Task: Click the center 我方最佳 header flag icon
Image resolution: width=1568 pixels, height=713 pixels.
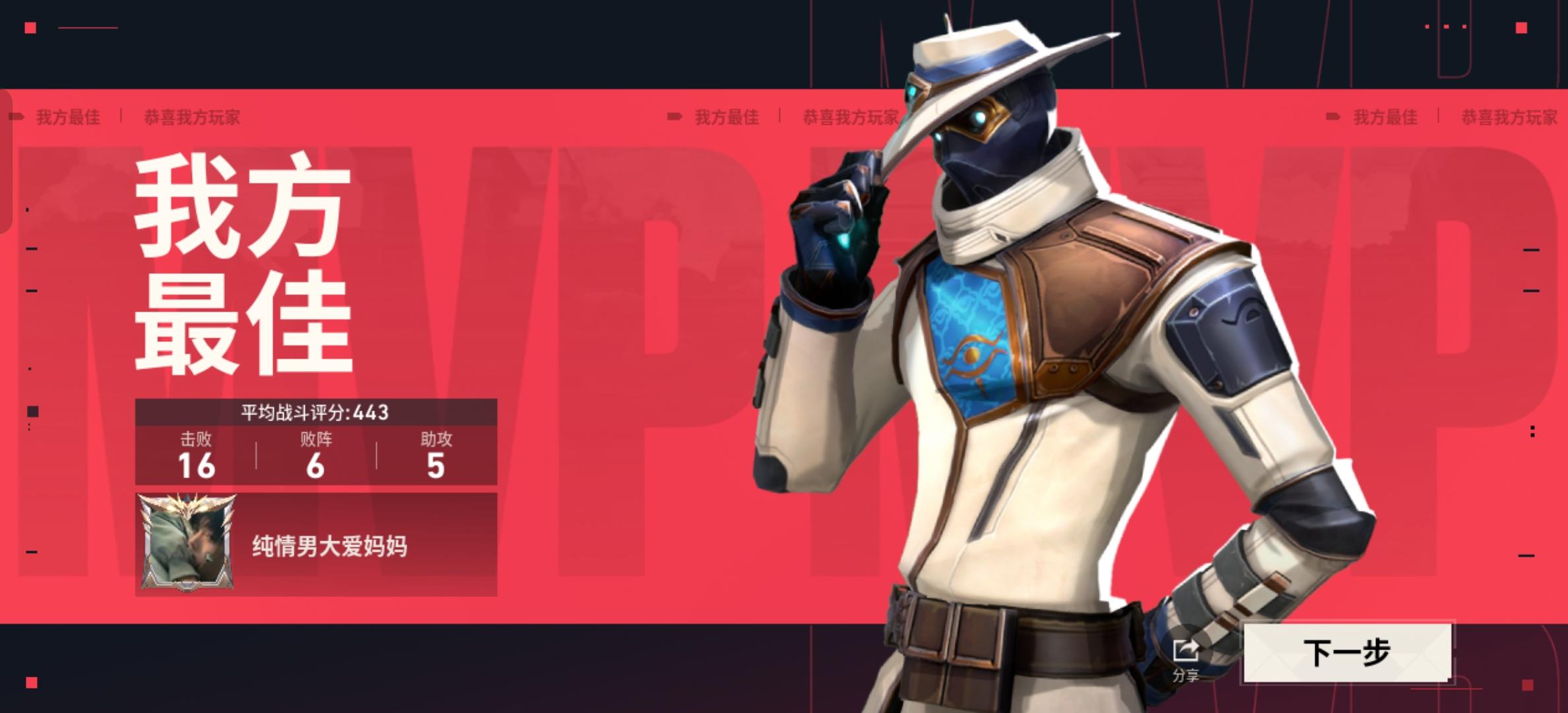Action: pos(675,116)
